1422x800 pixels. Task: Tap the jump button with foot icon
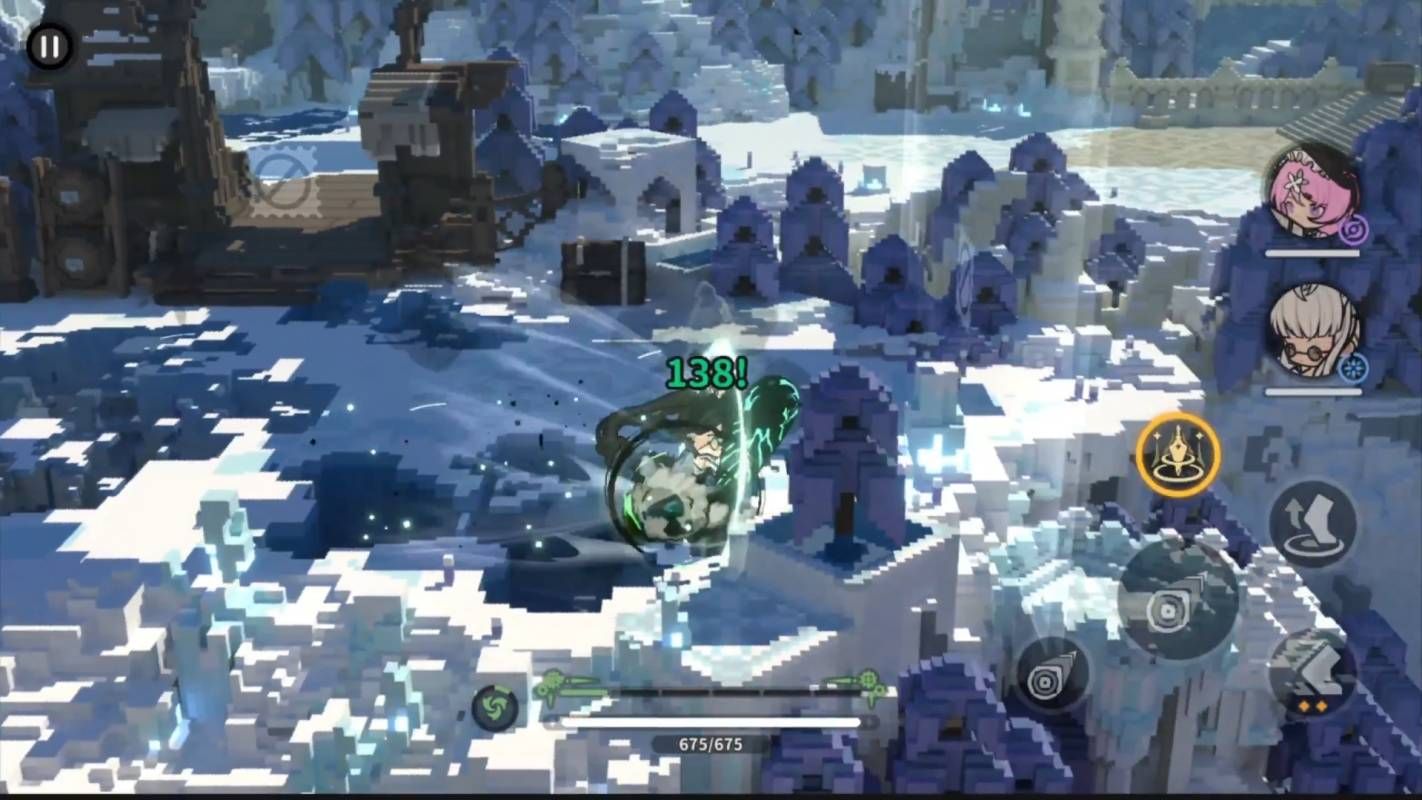[1312, 523]
